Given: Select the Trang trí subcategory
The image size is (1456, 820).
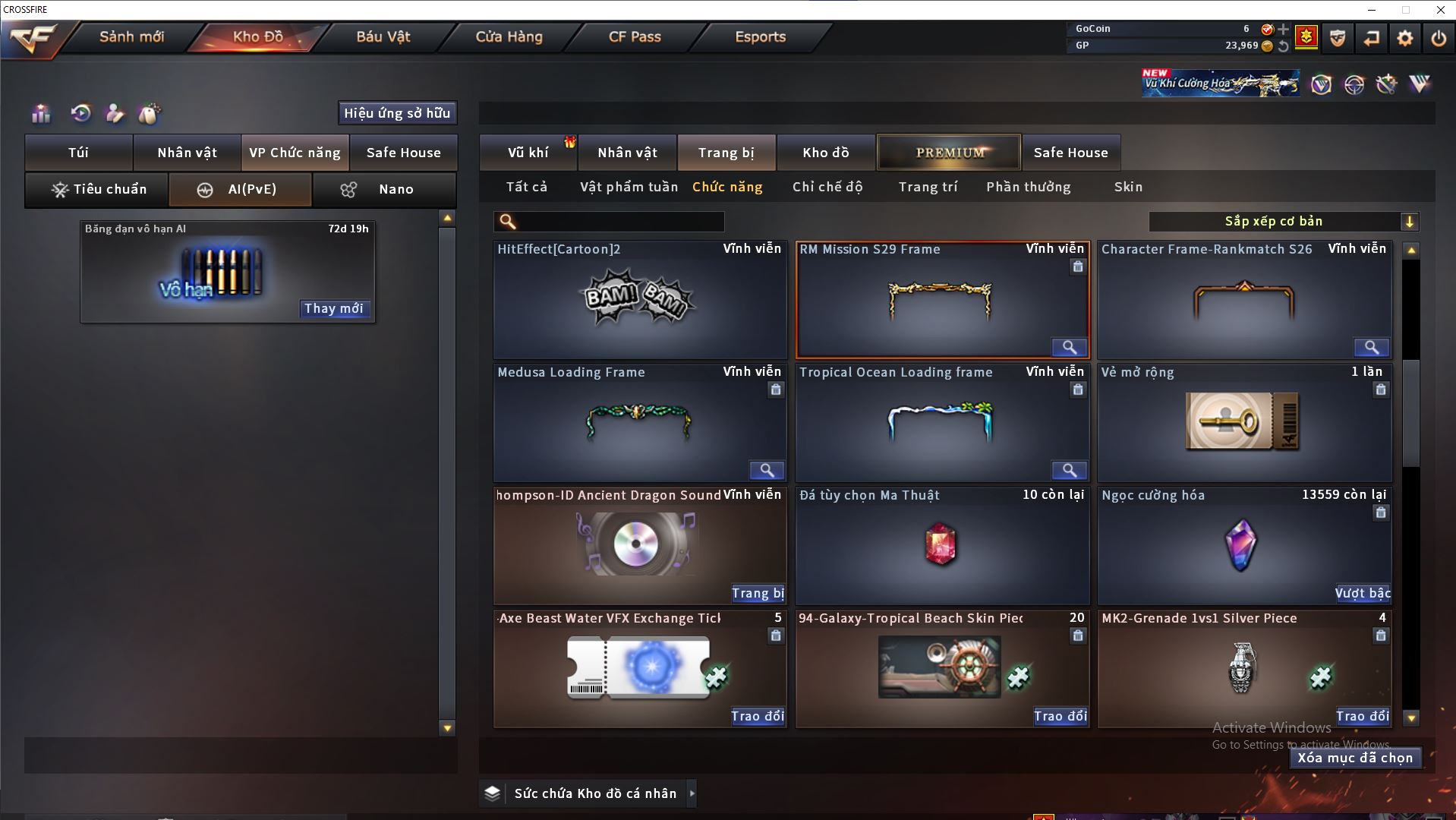Looking at the screenshot, I should tap(928, 187).
